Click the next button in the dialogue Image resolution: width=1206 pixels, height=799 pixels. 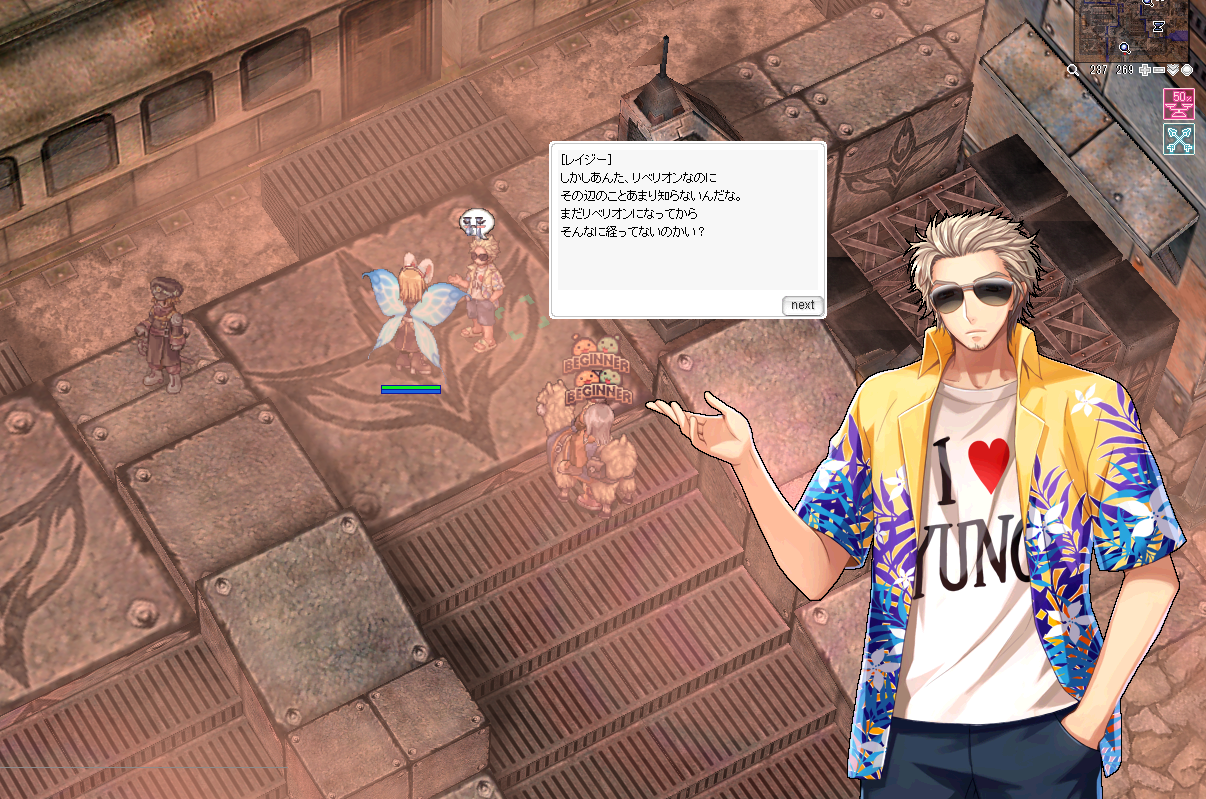point(802,305)
